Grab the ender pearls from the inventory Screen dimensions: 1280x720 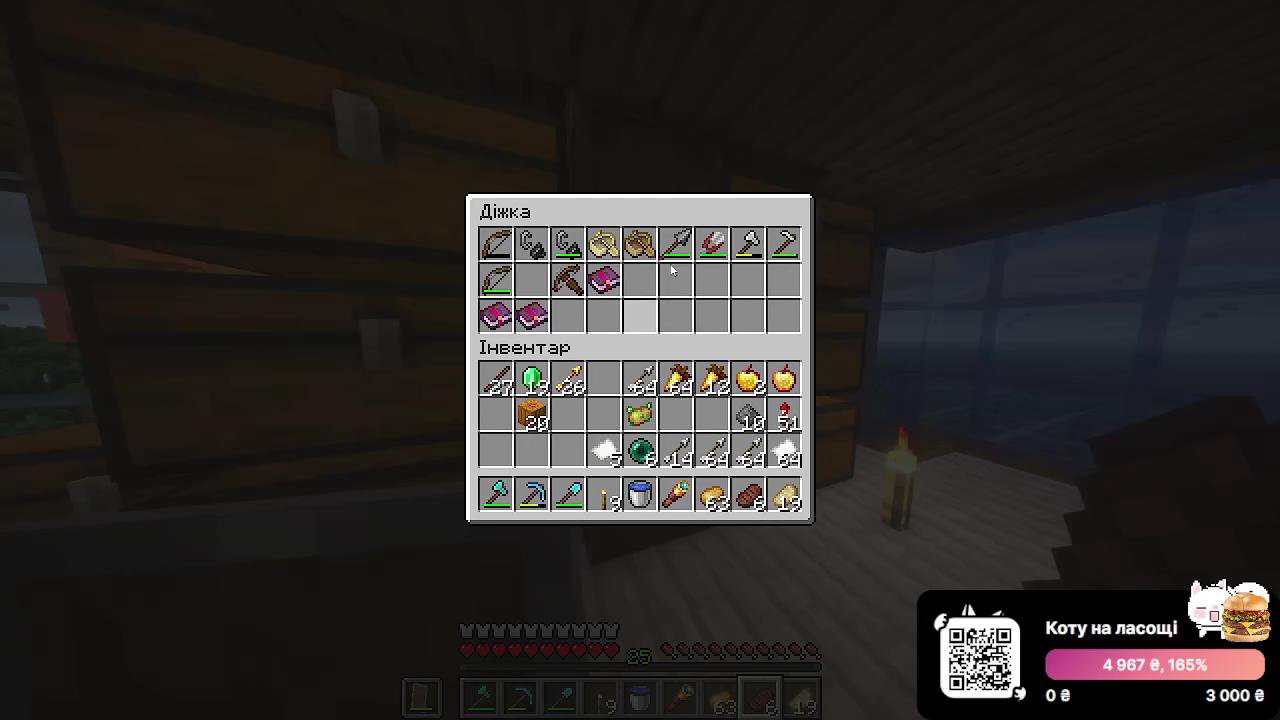pos(640,451)
